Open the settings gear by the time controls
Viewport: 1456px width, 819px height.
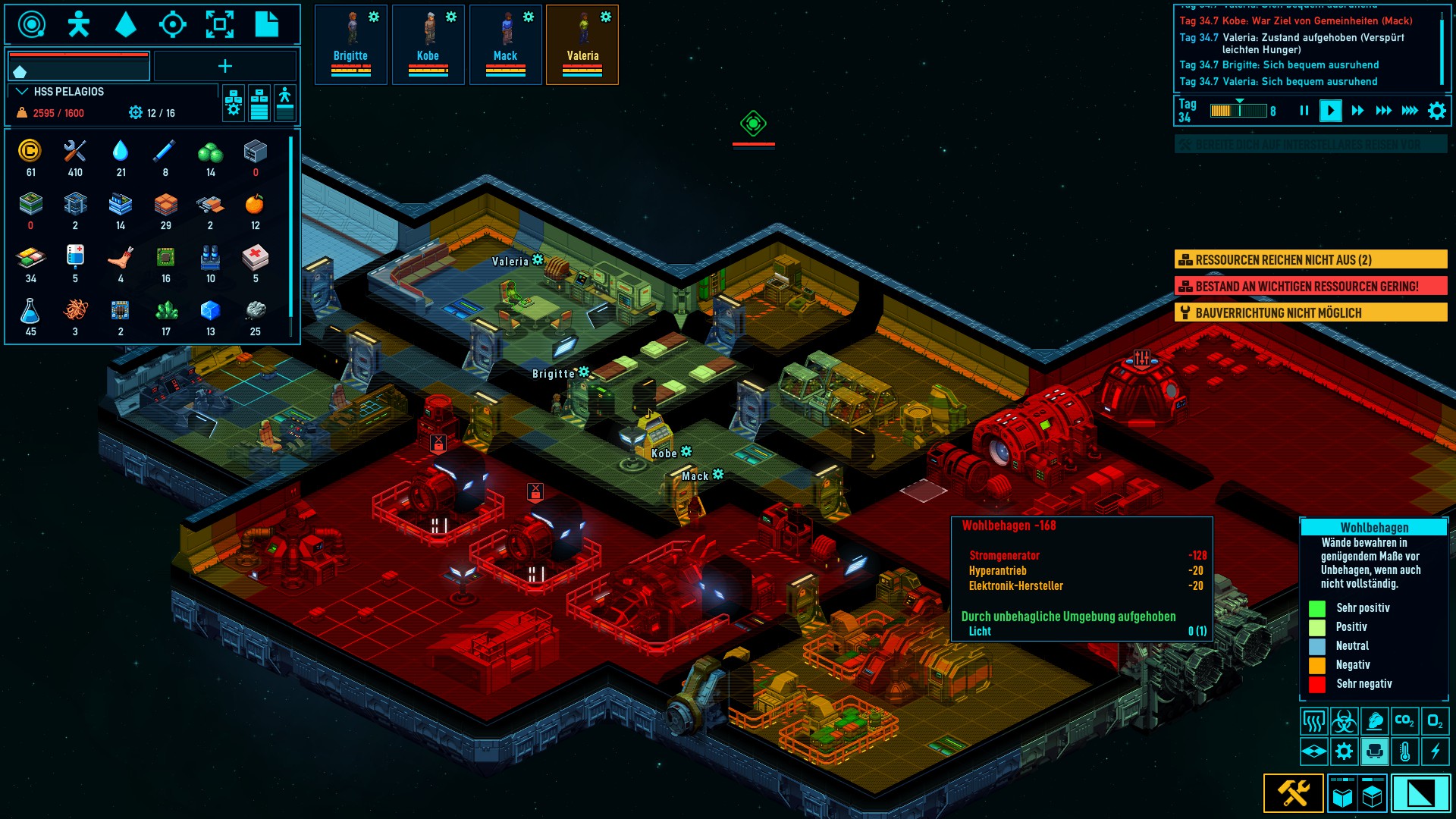click(1437, 111)
